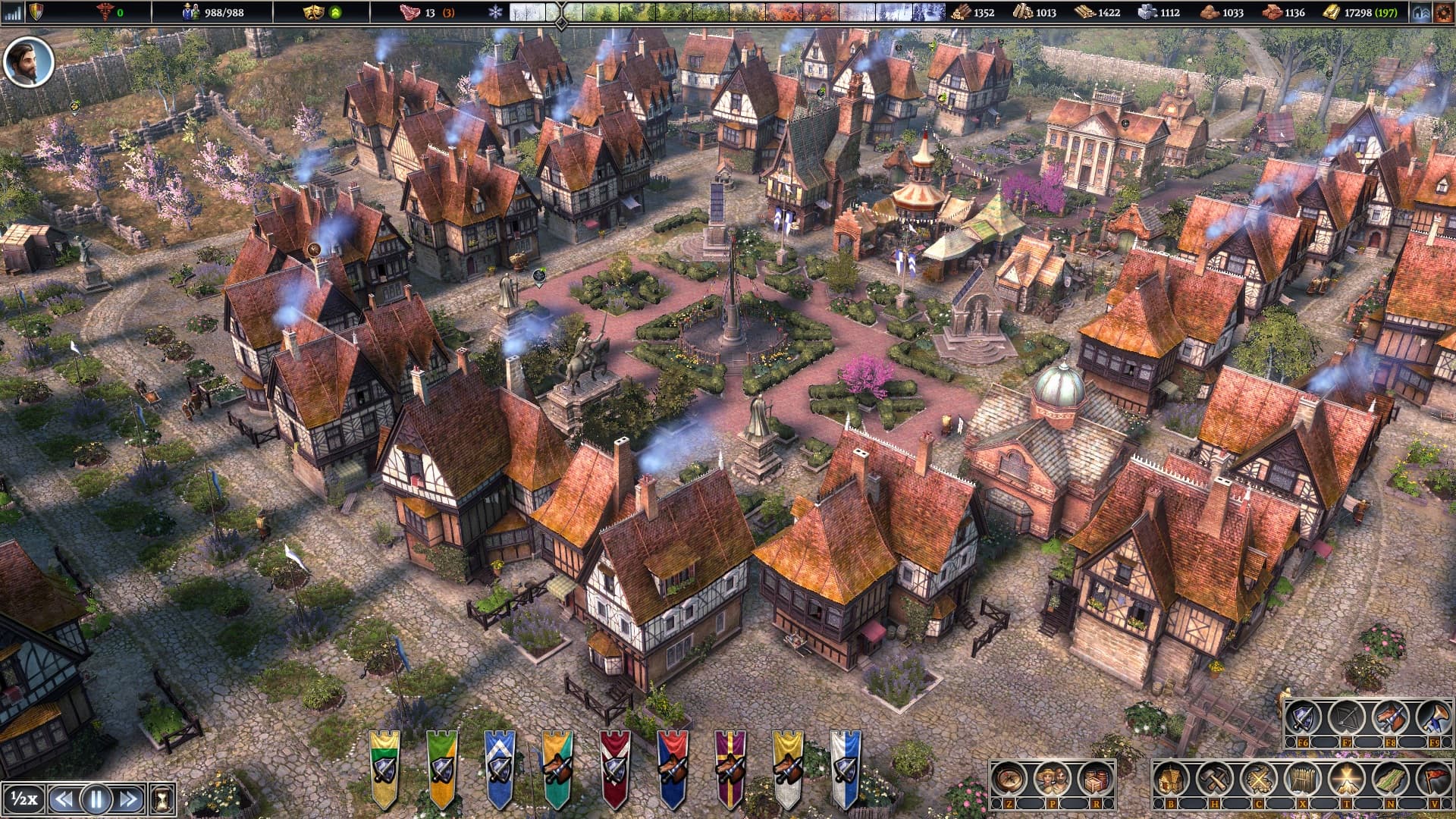Select the horn rally command icon
This screenshot has width=1456, height=819.
tap(1434, 717)
